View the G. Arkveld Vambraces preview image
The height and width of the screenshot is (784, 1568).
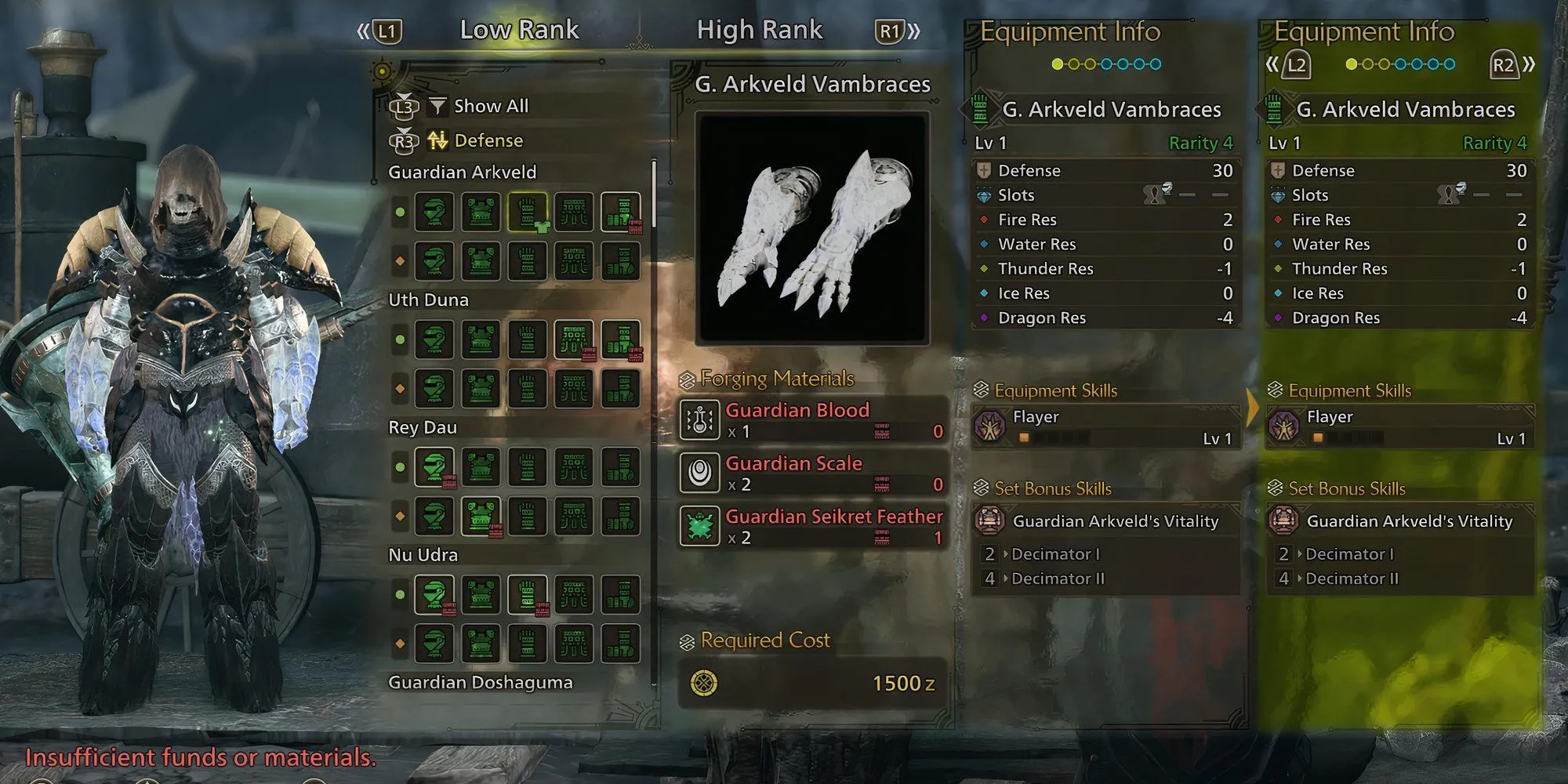point(812,229)
